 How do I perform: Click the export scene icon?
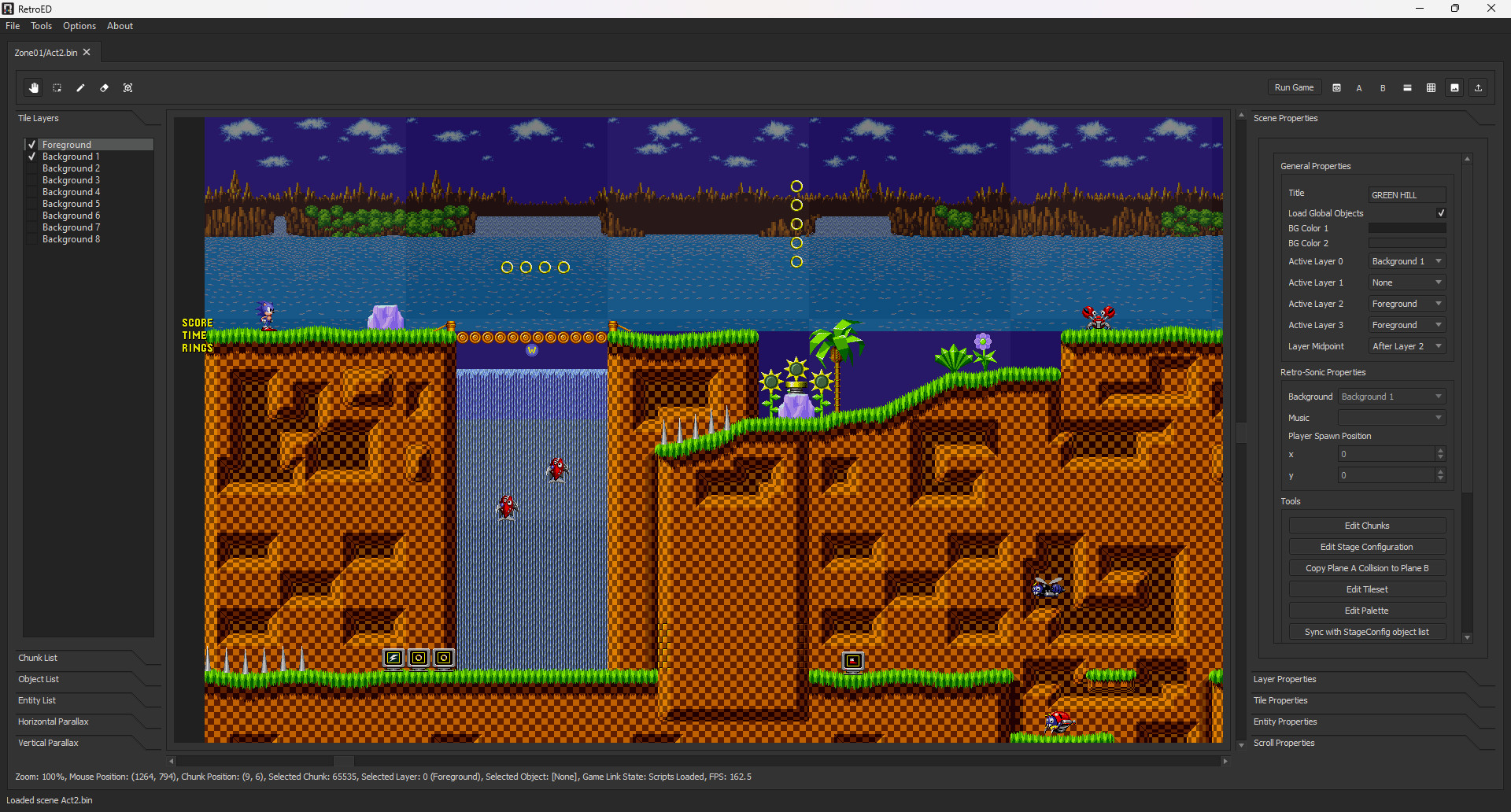tap(1479, 87)
